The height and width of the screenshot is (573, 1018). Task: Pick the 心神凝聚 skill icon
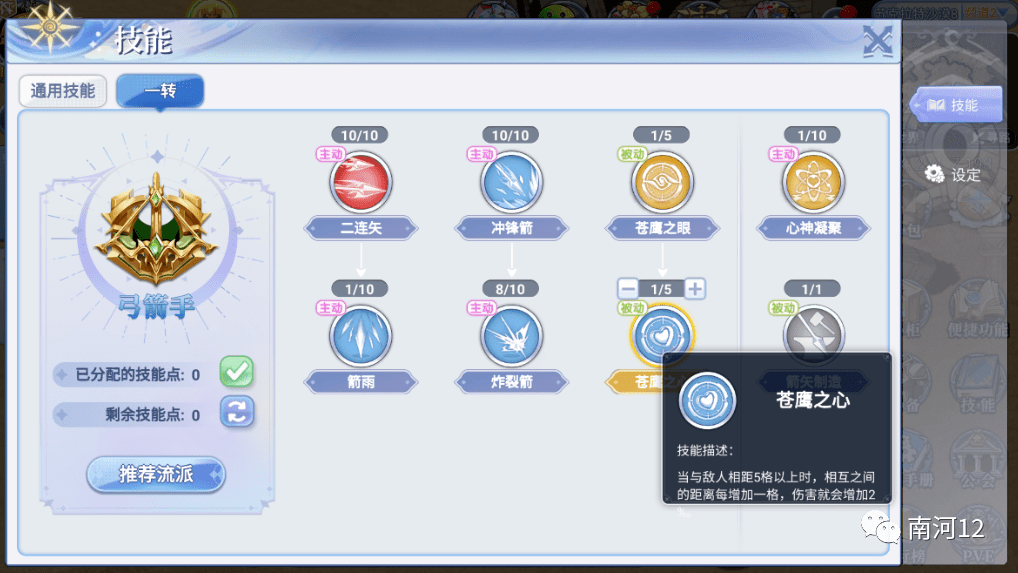pos(813,181)
